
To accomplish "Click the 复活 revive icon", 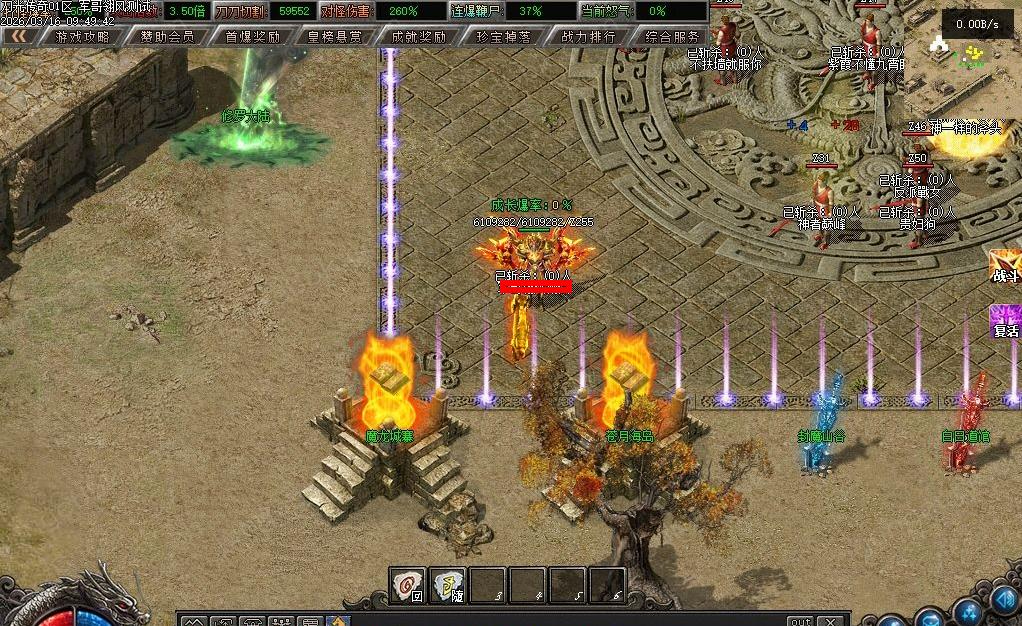I will [x=1004, y=322].
